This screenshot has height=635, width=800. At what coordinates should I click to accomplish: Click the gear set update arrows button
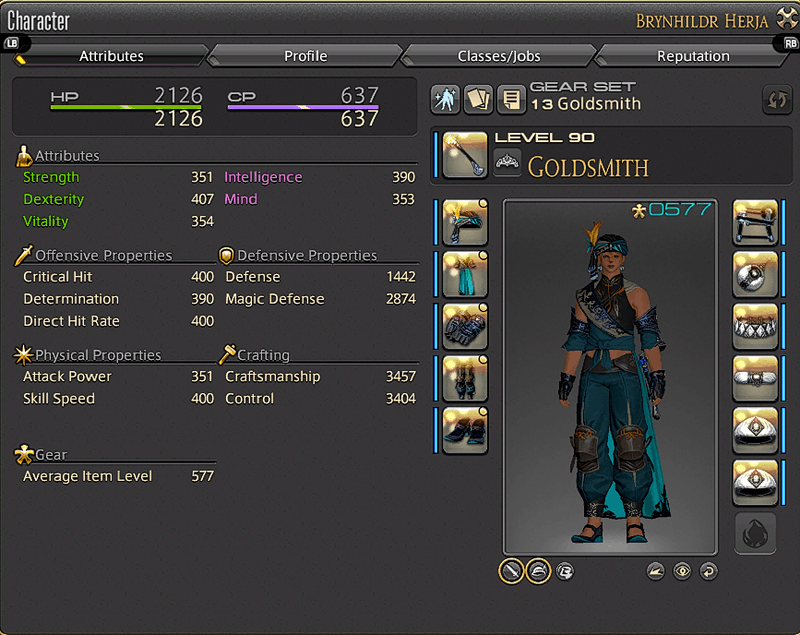pos(775,99)
